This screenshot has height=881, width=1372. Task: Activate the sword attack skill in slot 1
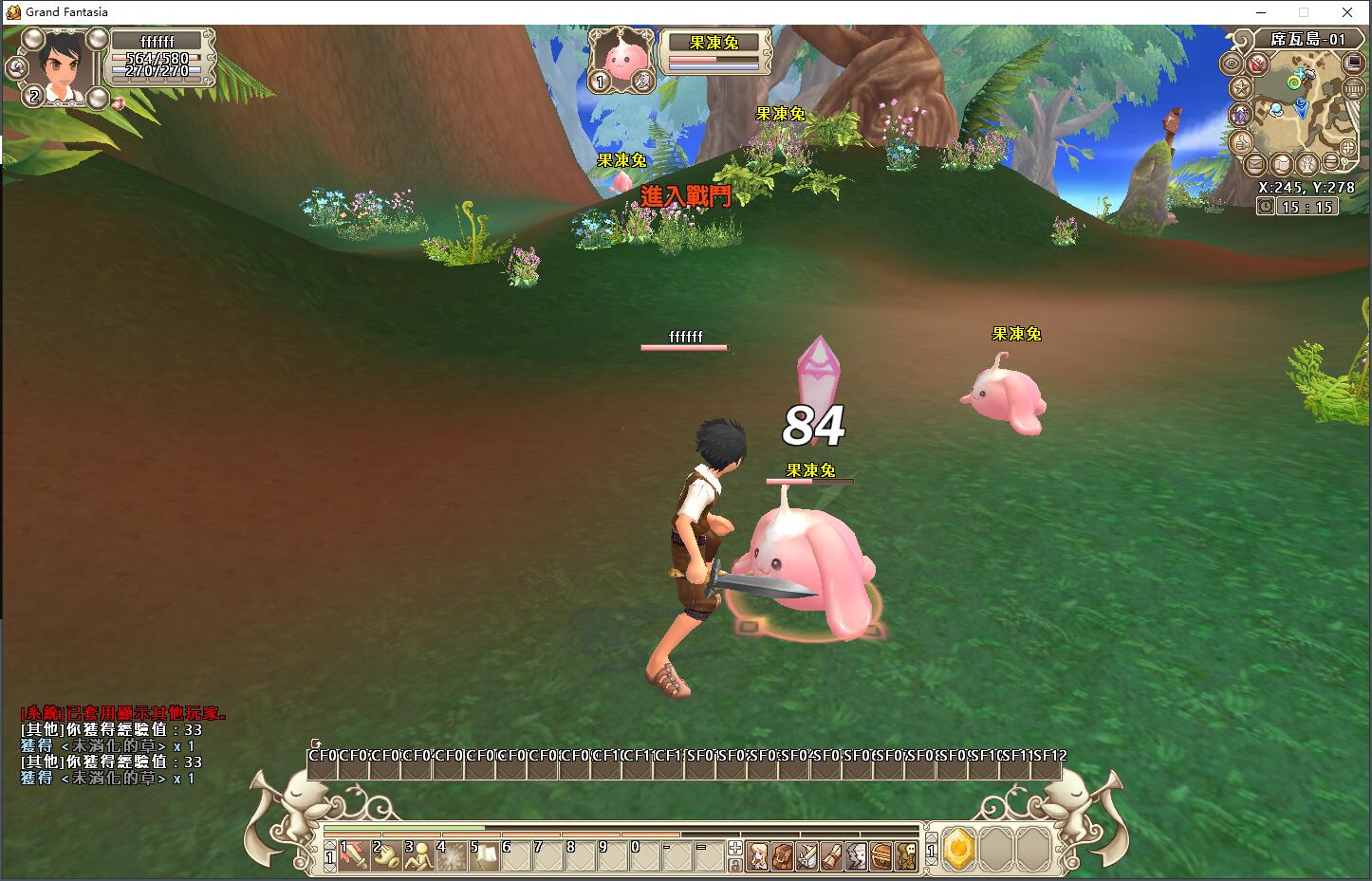[355, 855]
